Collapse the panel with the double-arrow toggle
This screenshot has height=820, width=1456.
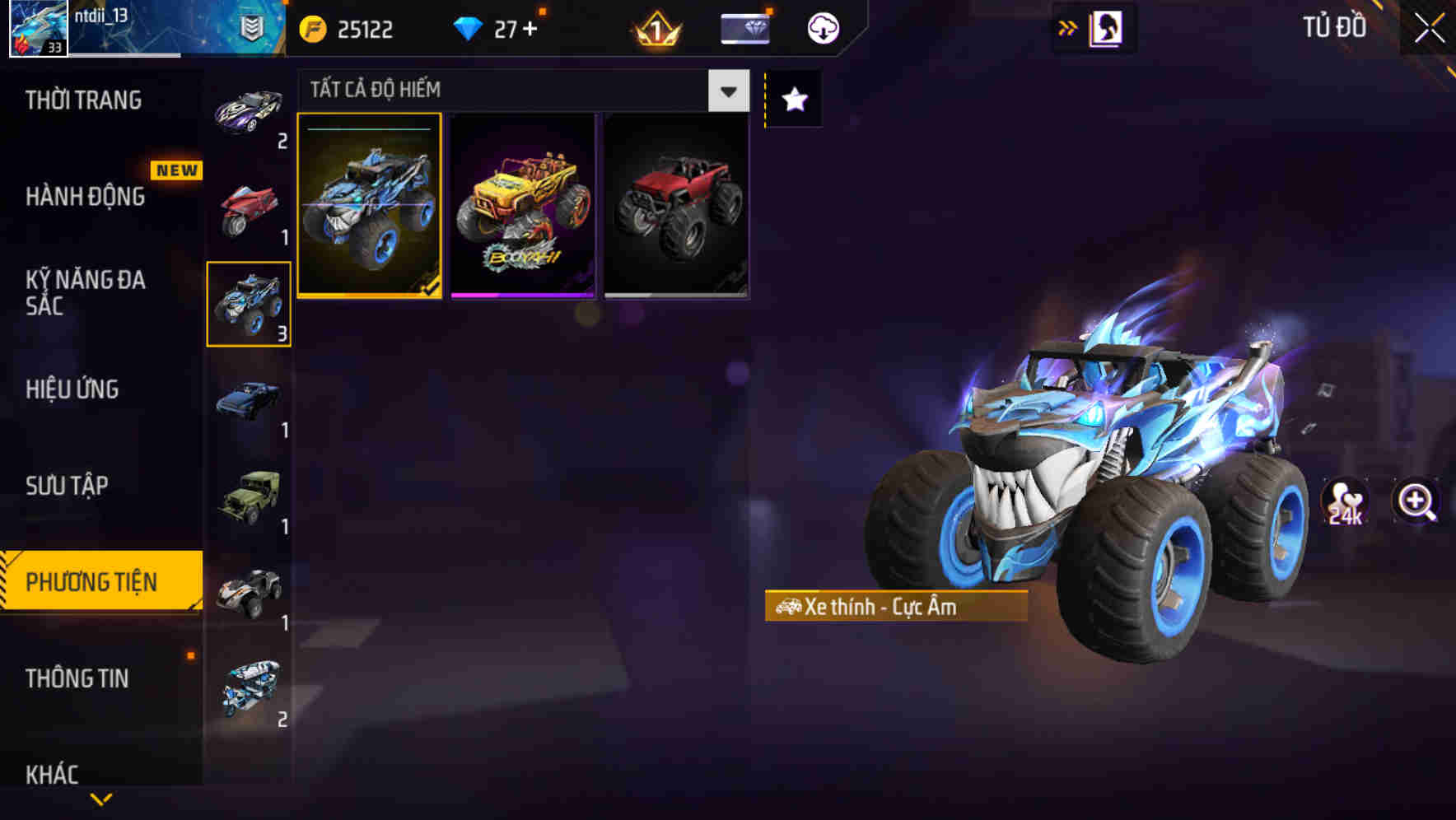[1066, 26]
